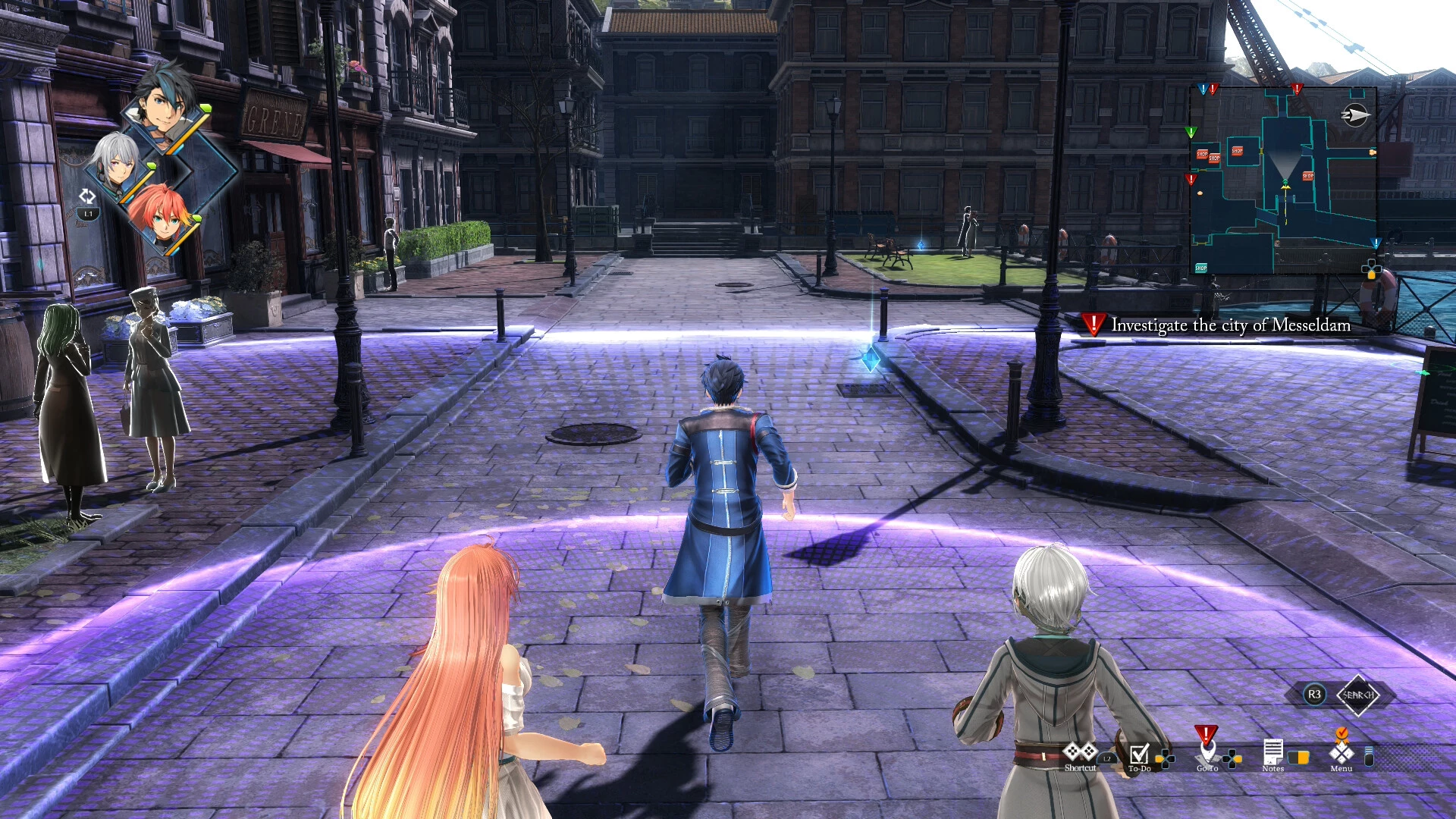The image size is (1456, 819).
Task: Open the Shortcut wheel icon
Action: point(1080,752)
